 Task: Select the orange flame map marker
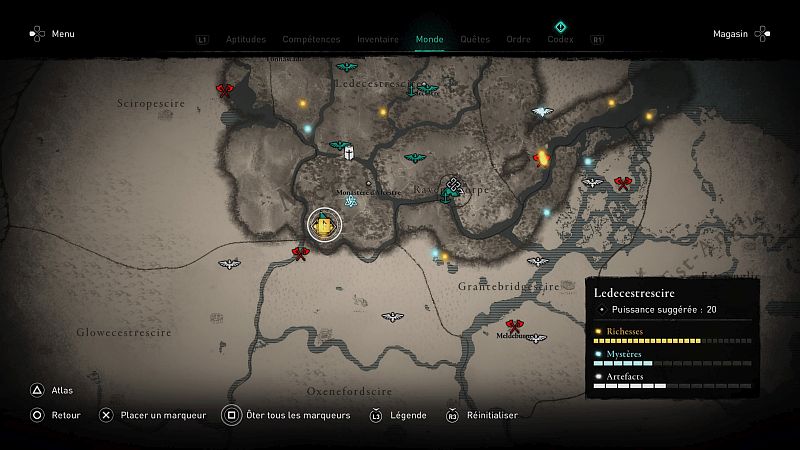tap(543, 157)
